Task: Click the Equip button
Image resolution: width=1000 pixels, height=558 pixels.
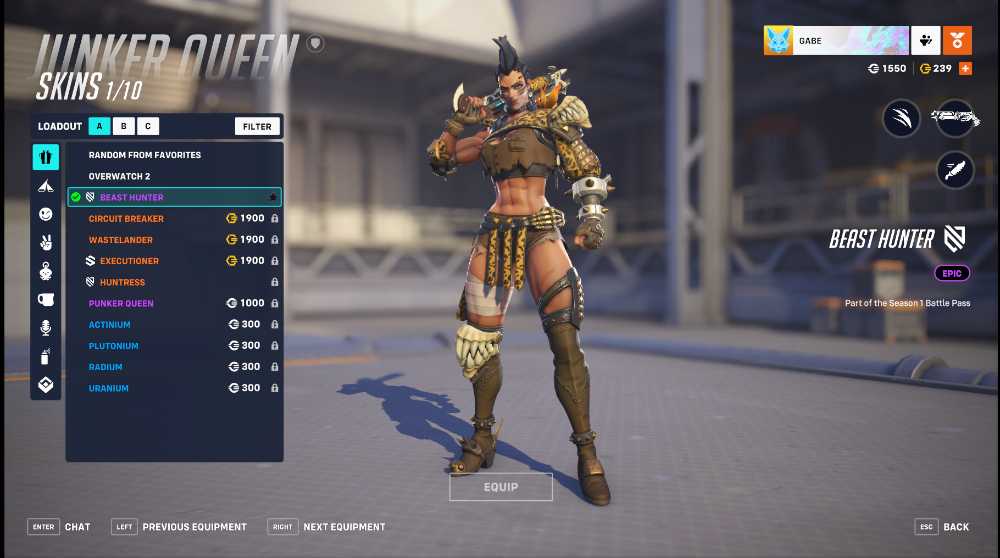Action: [x=501, y=487]
